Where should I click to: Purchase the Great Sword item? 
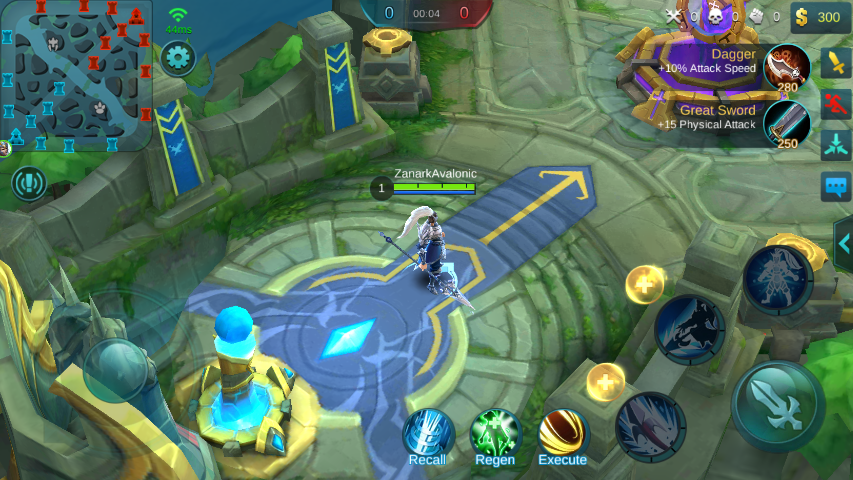tap(786, 124)
